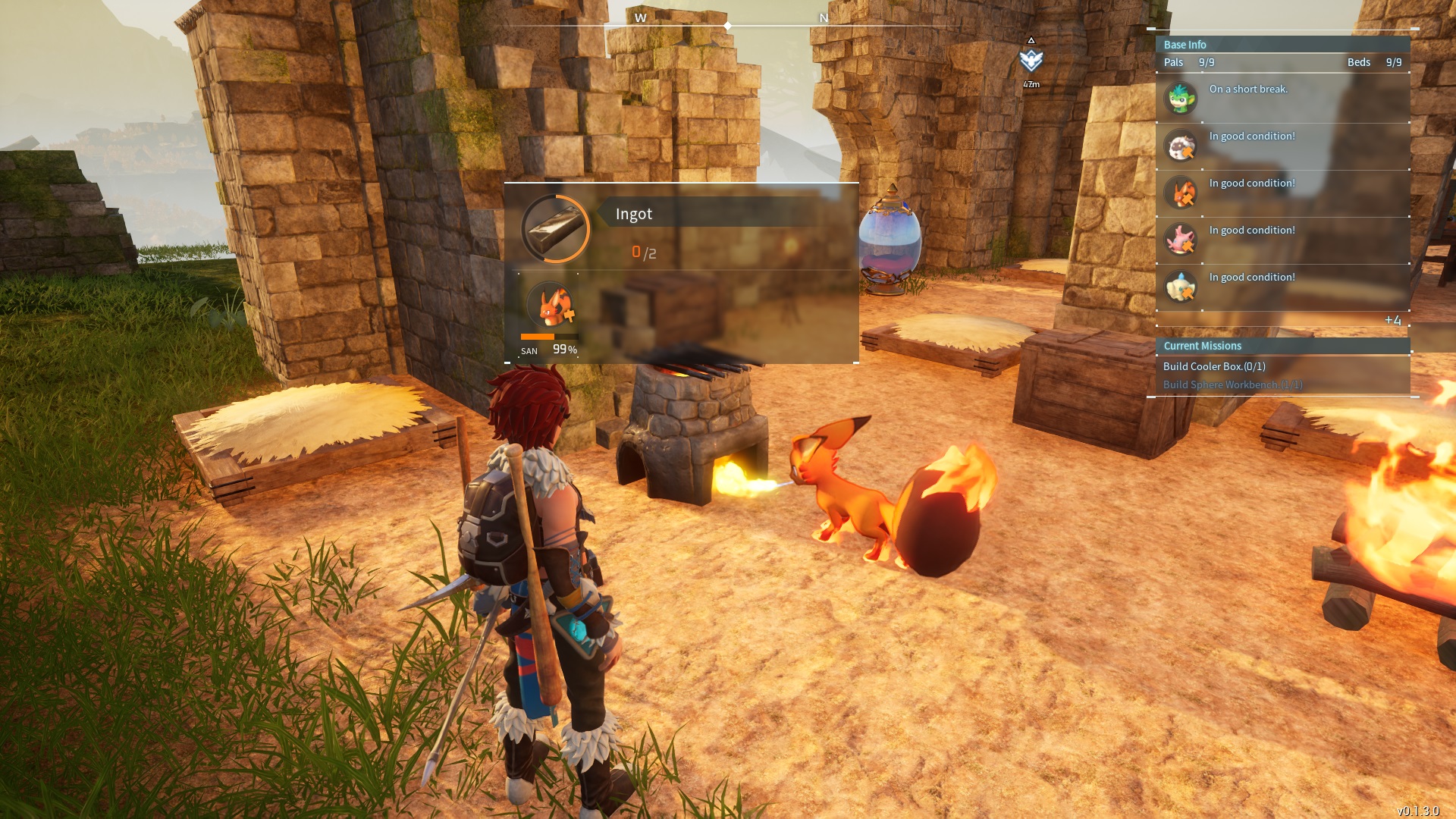Toggle the pal status entry reading On a short break
The image size is (1456, 819).
click(1247, 89)
